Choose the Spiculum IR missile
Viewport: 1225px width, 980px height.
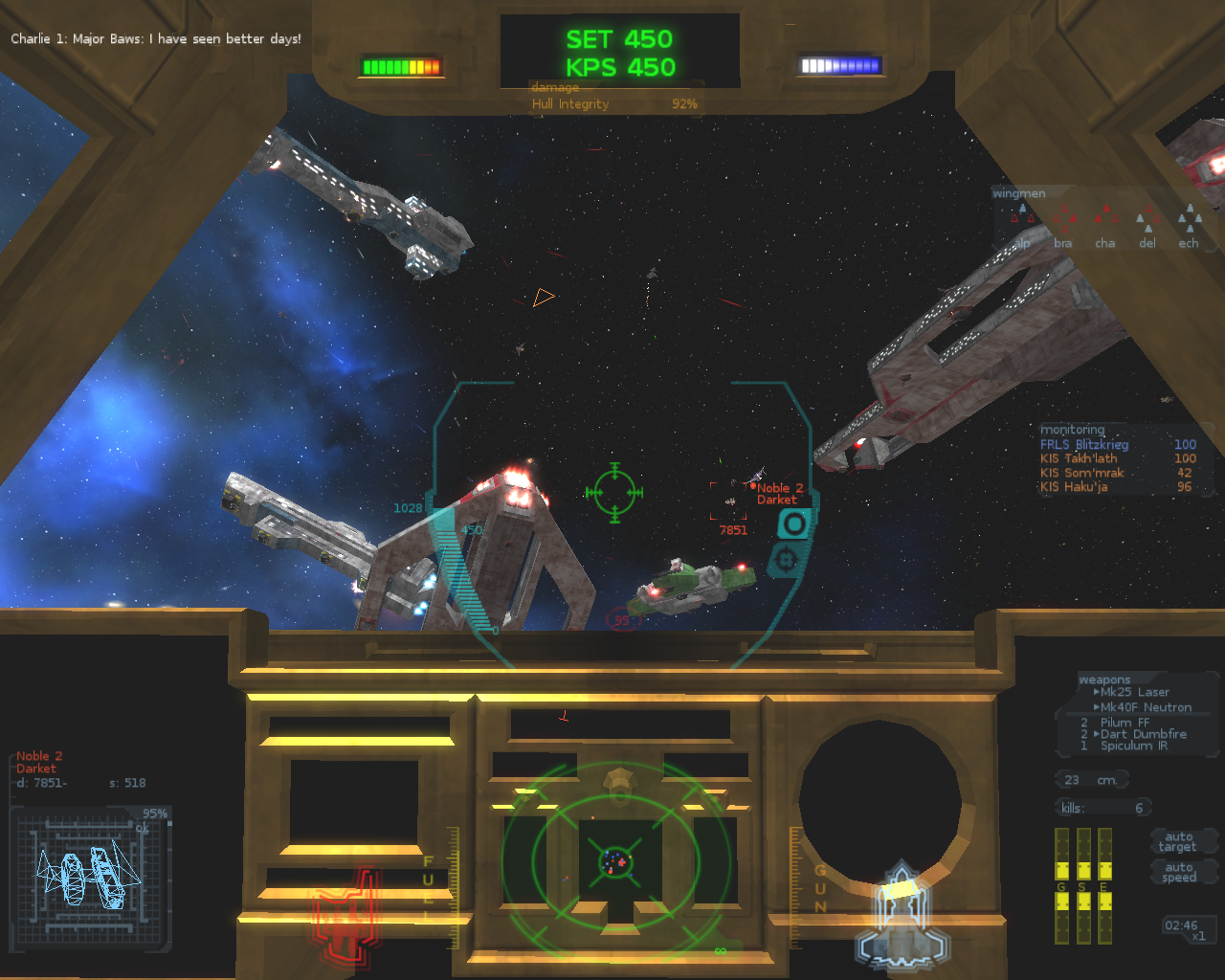pyautogui.click(x=1133, y=746)
